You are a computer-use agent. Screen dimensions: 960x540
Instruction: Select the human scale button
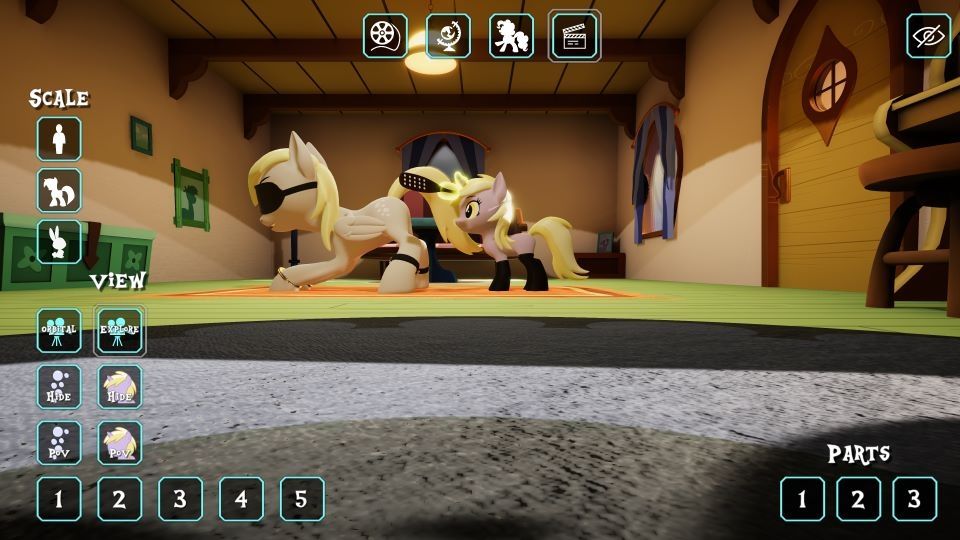59,139
